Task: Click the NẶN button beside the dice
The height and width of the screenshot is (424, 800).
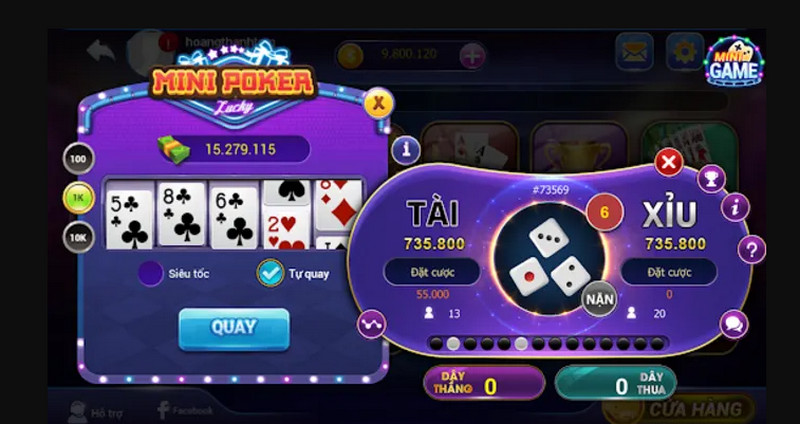Action: (599, 298)
